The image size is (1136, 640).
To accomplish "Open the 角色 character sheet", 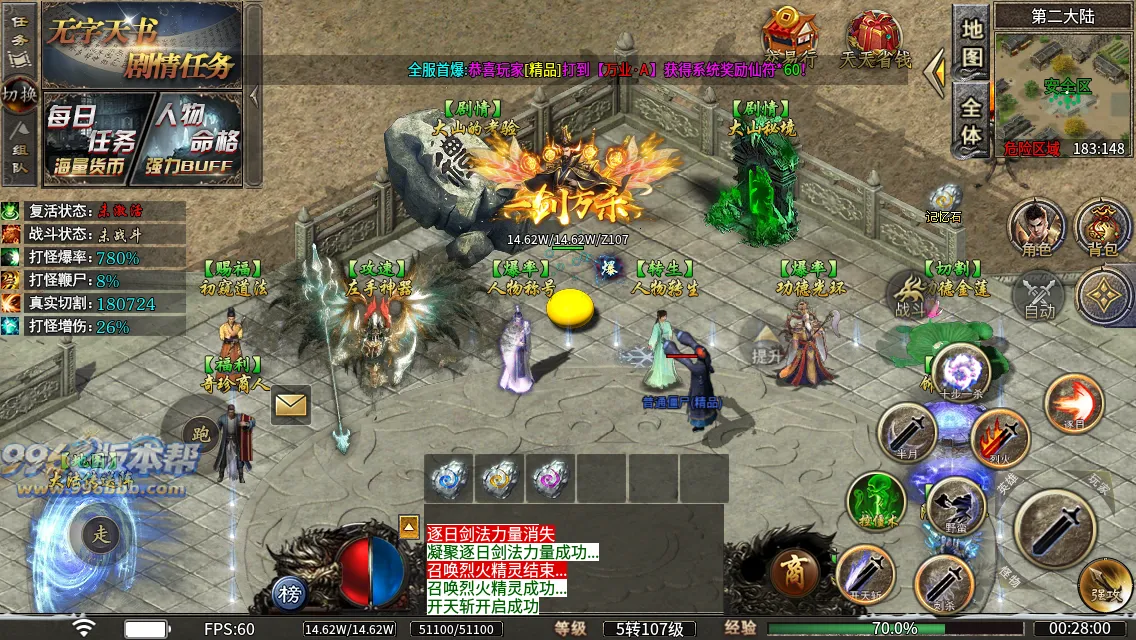I will point(1037,227).
